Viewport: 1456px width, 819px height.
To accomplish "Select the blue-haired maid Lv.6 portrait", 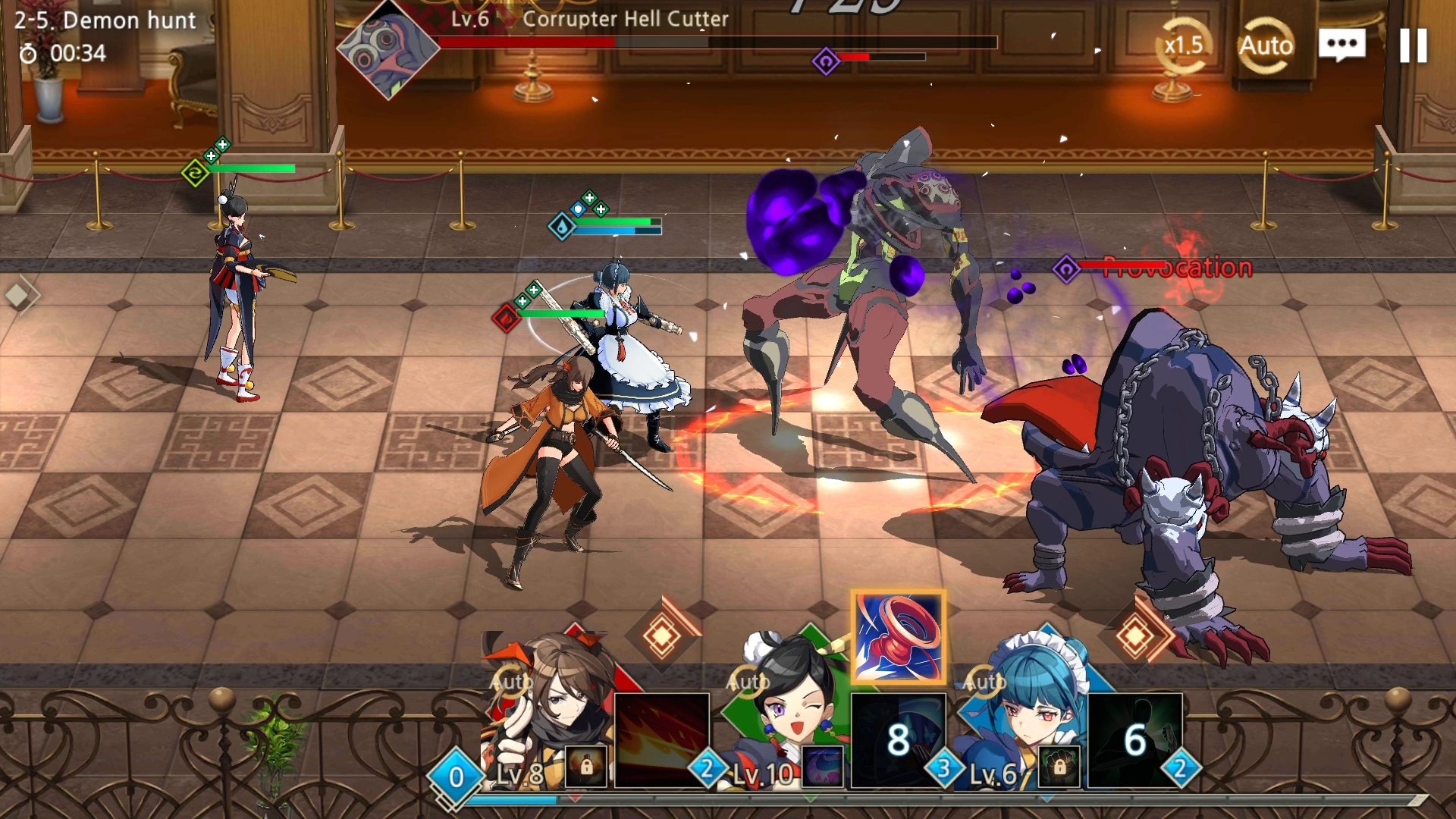I will coord(1024,705).
